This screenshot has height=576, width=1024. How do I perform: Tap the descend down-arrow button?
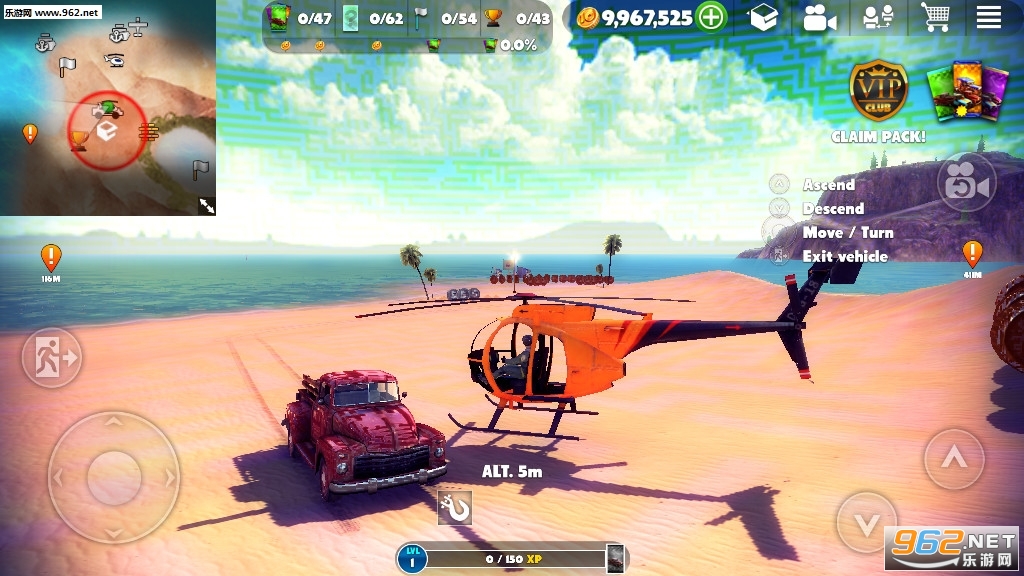point(866,523)
